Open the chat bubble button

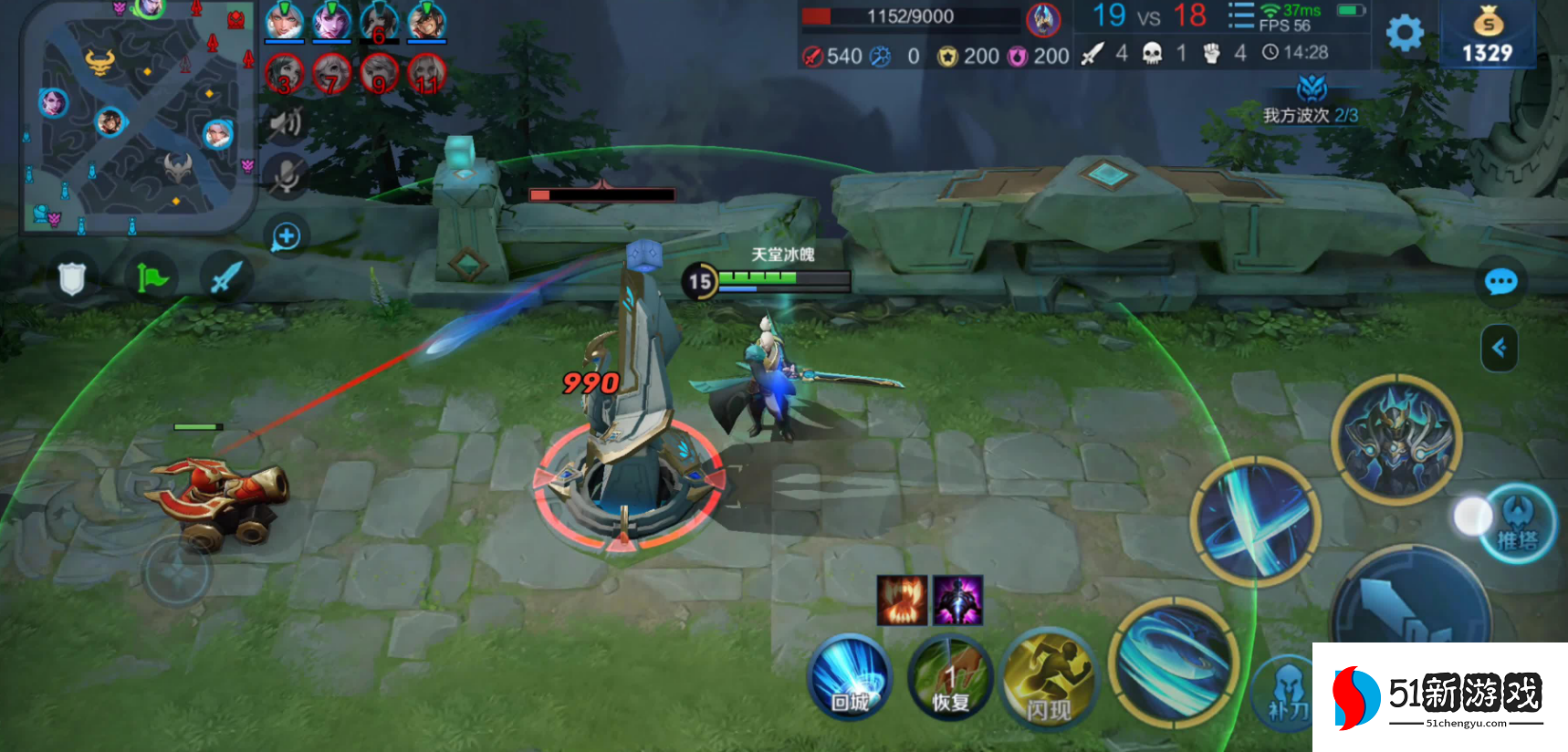(x=1500, y=282)
